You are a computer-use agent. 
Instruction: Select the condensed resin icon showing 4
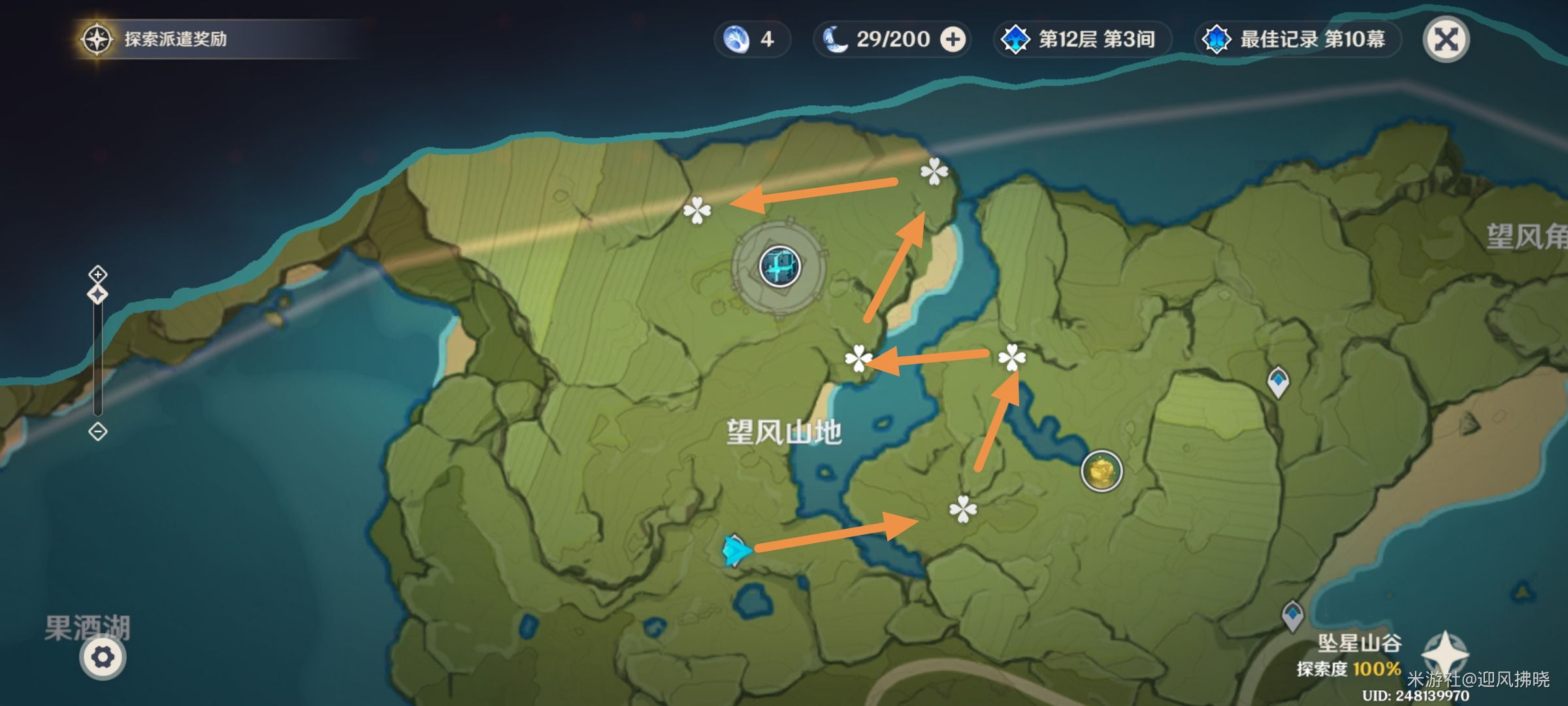point(735,39)
